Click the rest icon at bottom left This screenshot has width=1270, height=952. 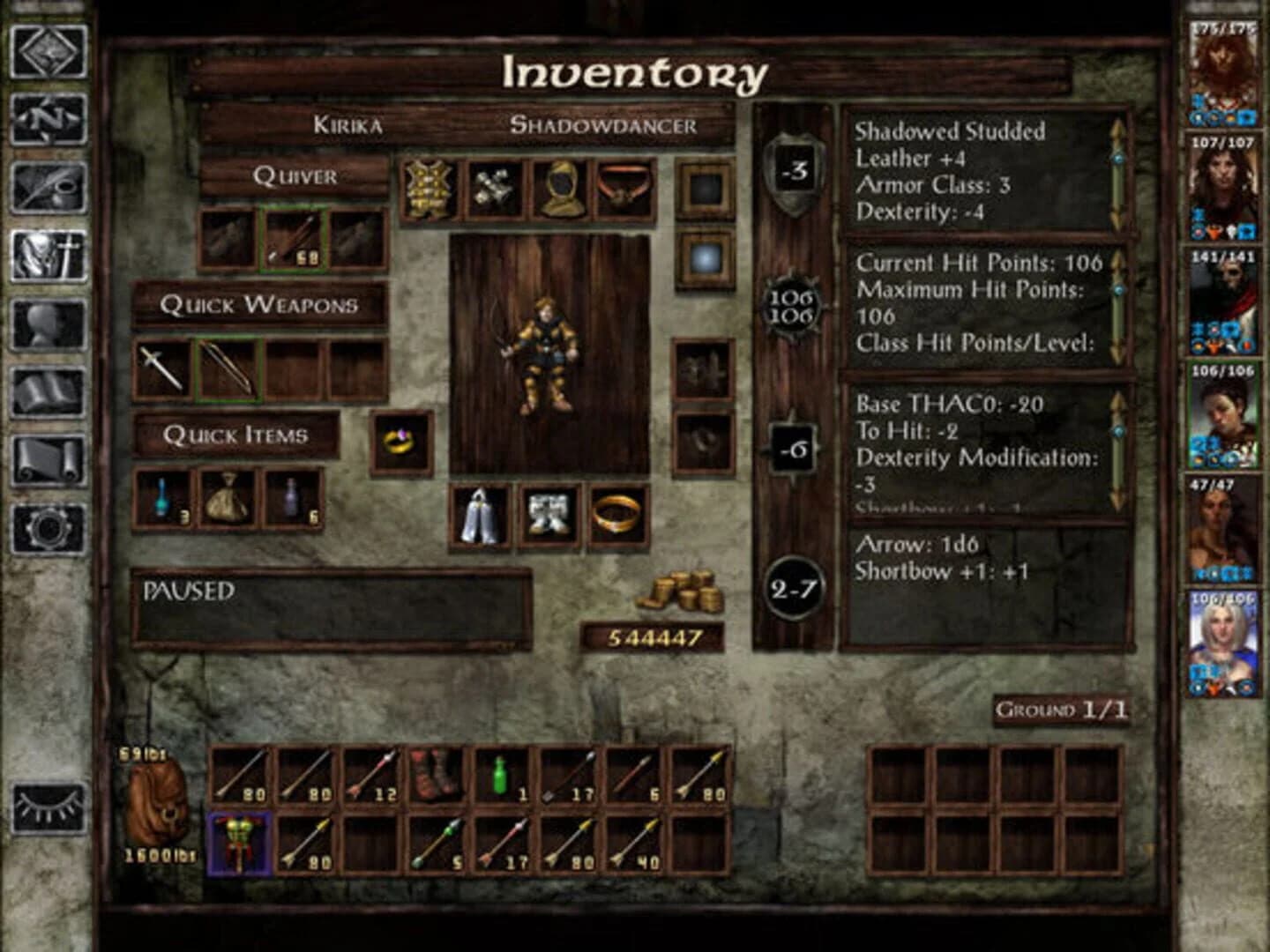(49, 807)
